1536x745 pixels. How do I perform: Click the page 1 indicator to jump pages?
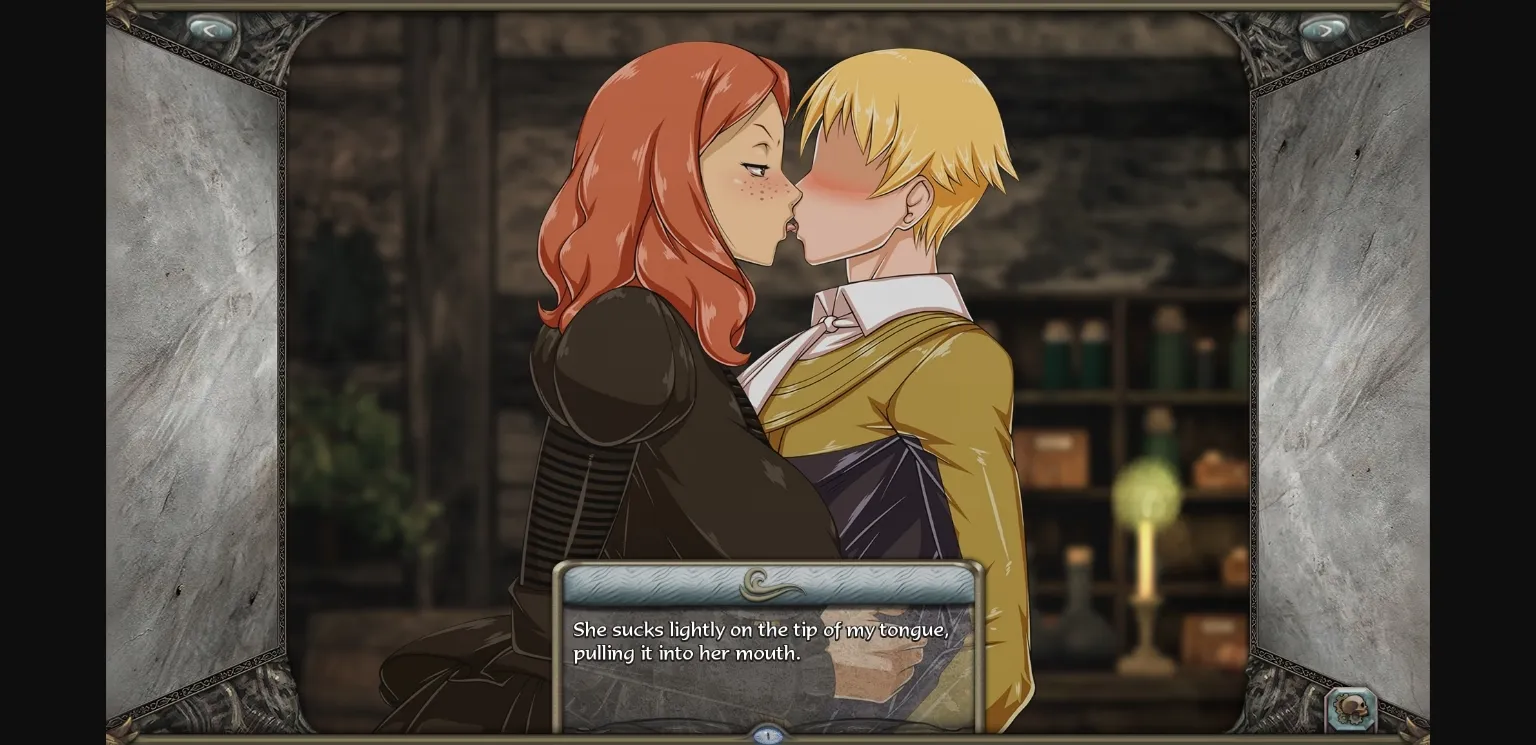pyautogui.click(x=767, y=734)
